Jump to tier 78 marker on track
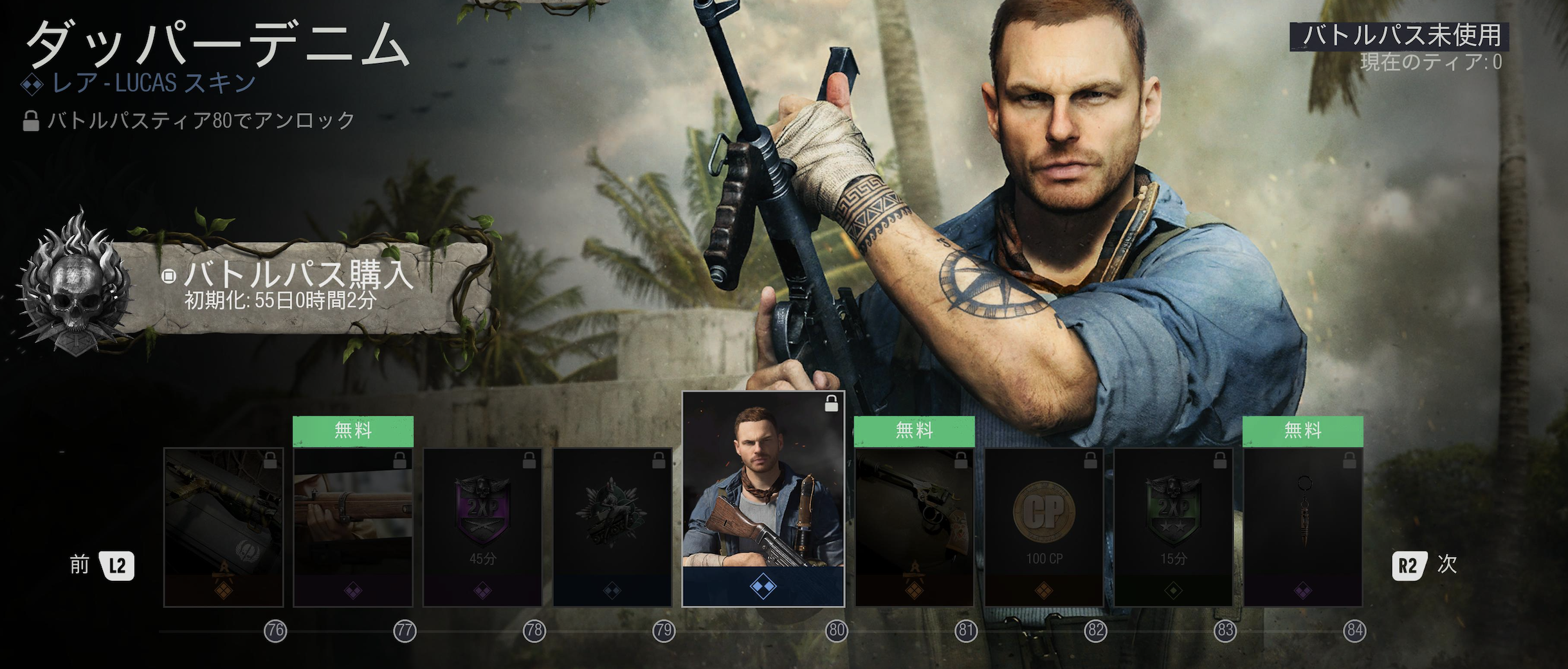 click(534, 631)
